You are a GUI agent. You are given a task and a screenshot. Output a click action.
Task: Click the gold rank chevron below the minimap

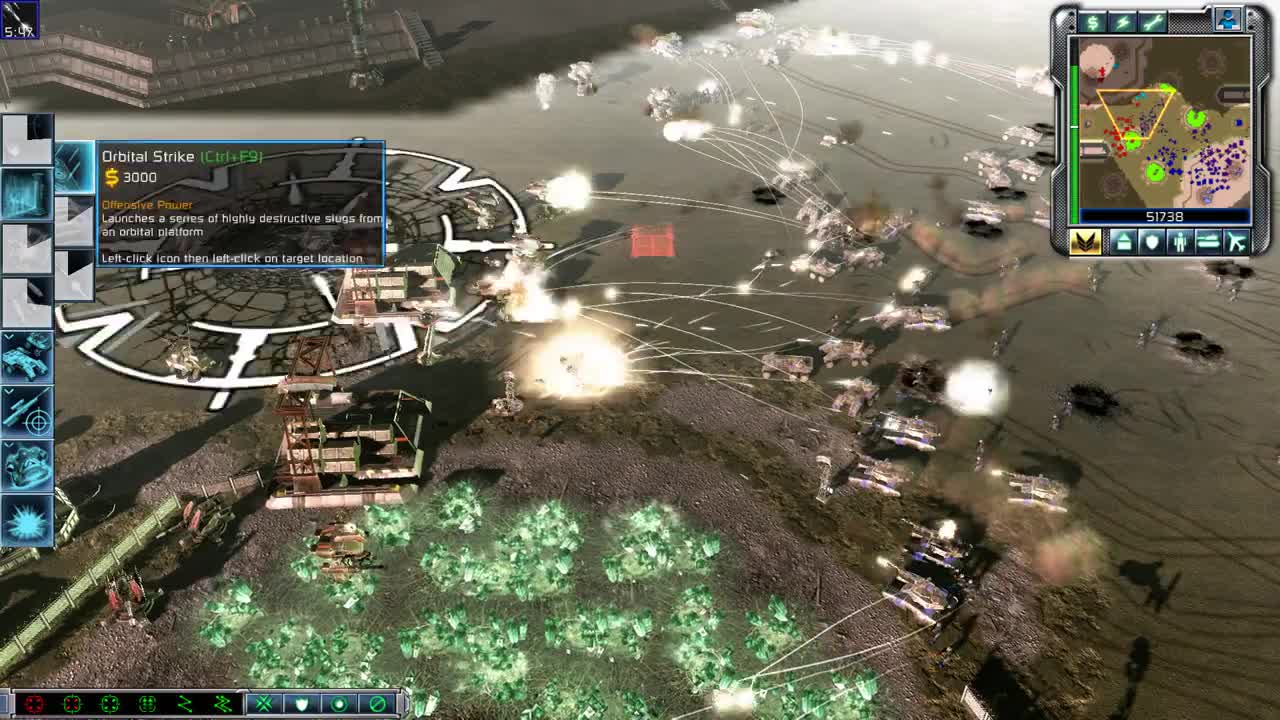1084,242
